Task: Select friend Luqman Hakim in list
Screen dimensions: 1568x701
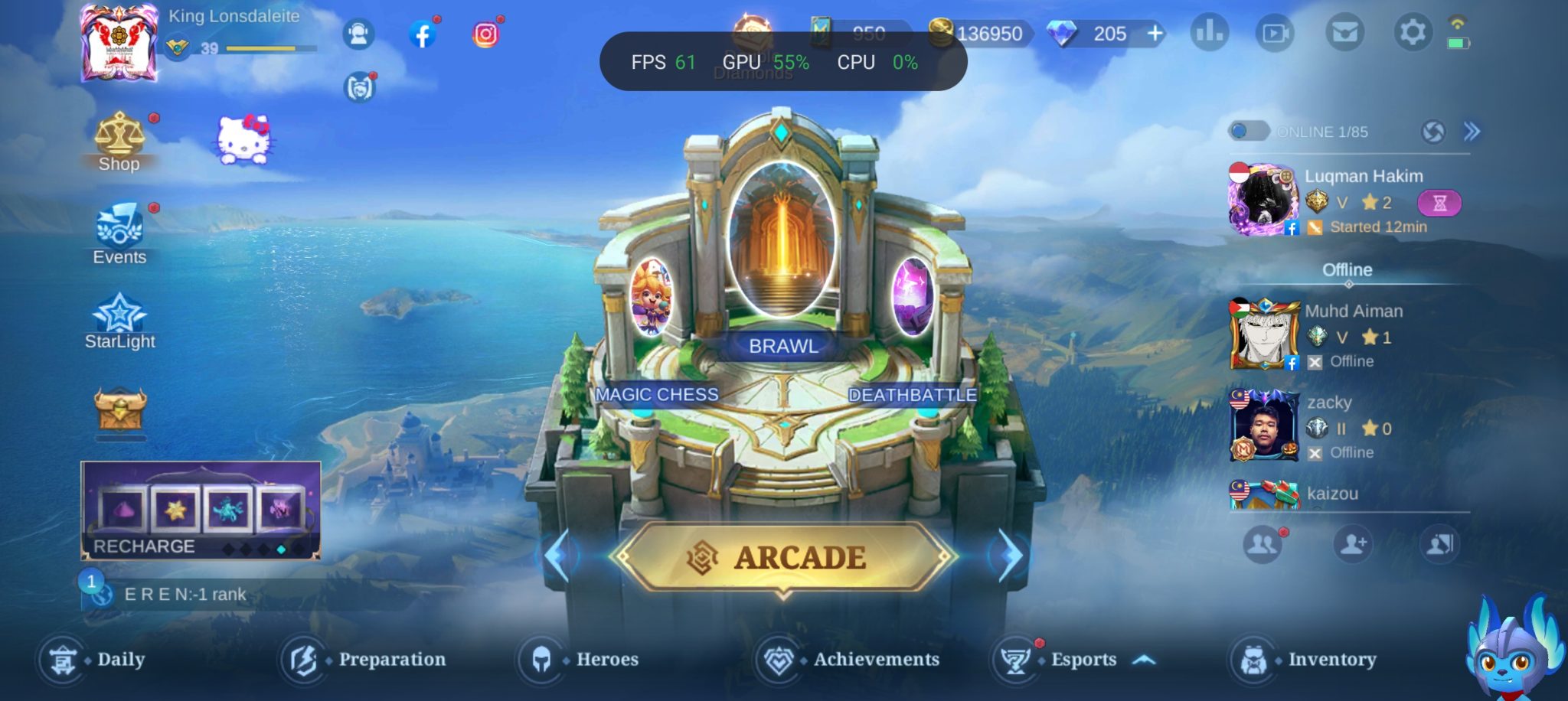Action: [1347, 201]
